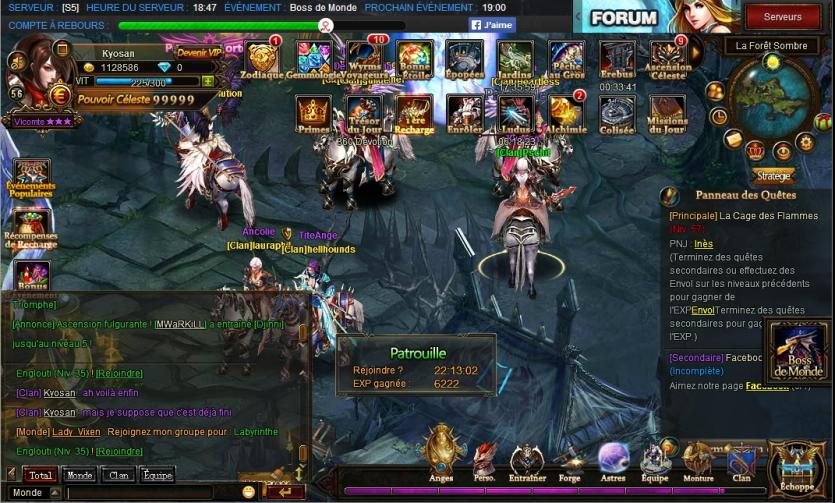The width and height of the screenshot is (835, 503).
Task: Open the Erebus dungeon icon
Action: (618, 58)
